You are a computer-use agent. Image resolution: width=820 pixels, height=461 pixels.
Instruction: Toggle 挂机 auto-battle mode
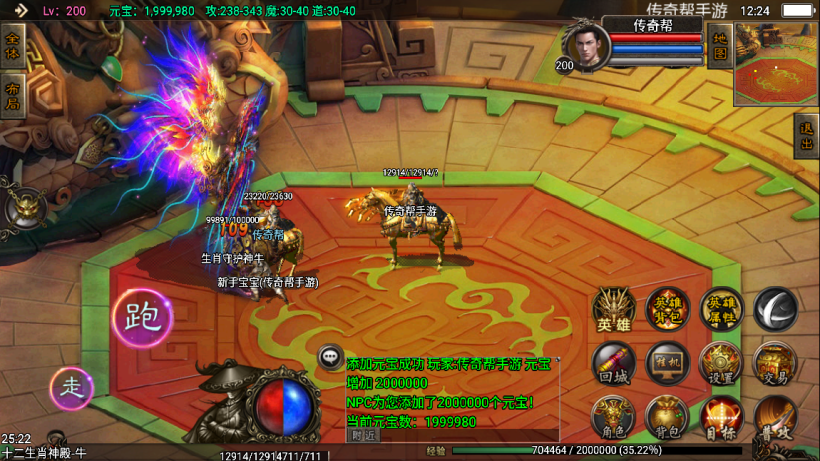click(666, 363)
